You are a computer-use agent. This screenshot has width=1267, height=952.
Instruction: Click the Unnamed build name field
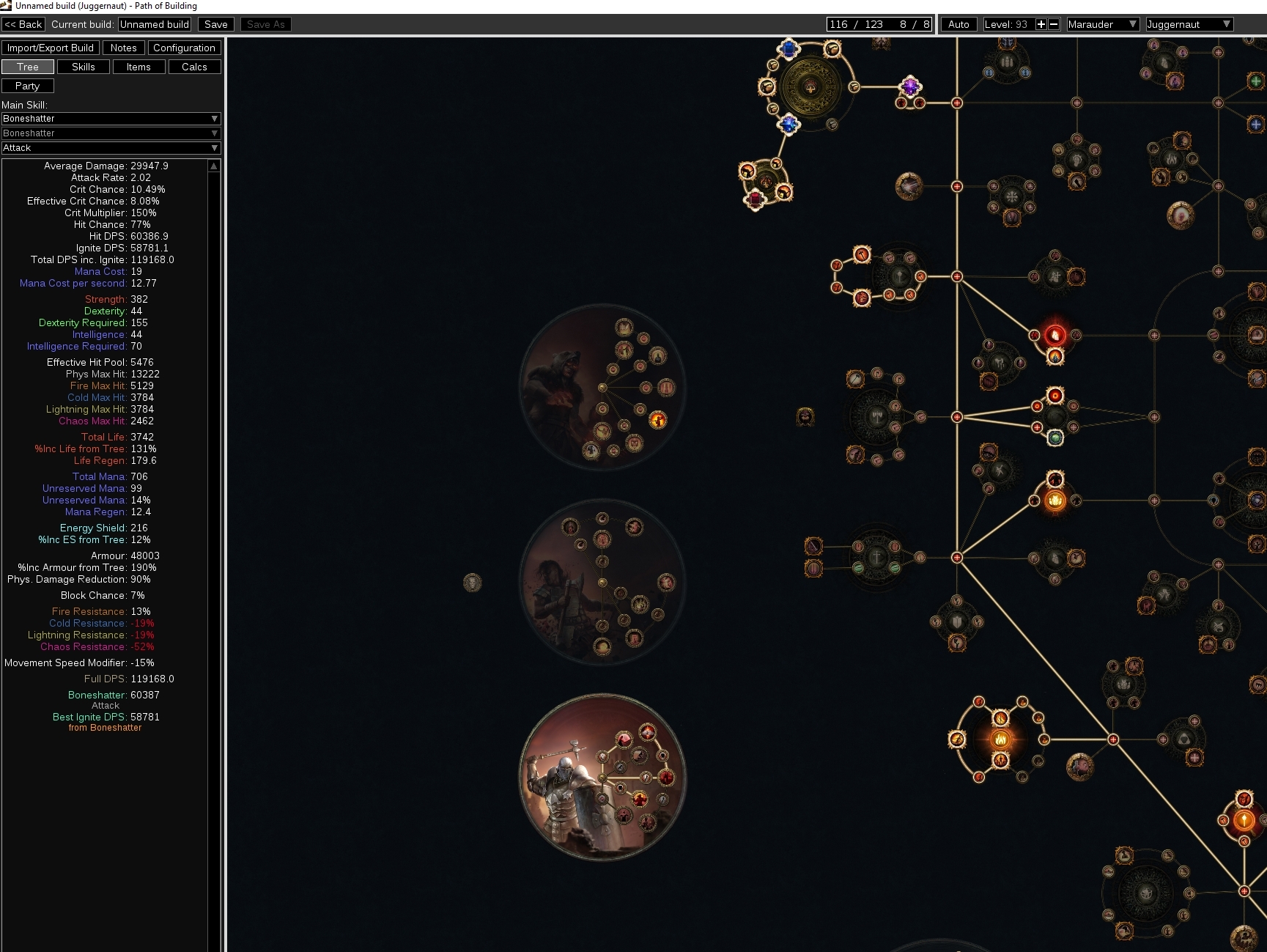click(x=154, y=23)
